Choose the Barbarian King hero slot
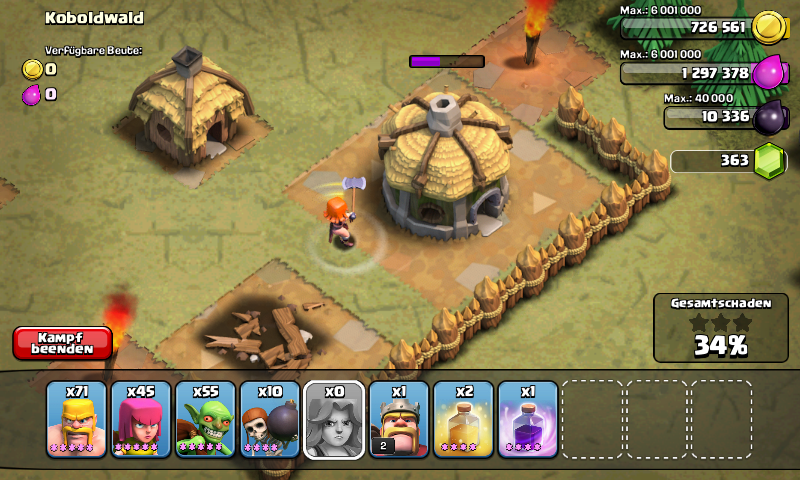800x480 pixels. (x=398, y=420)
